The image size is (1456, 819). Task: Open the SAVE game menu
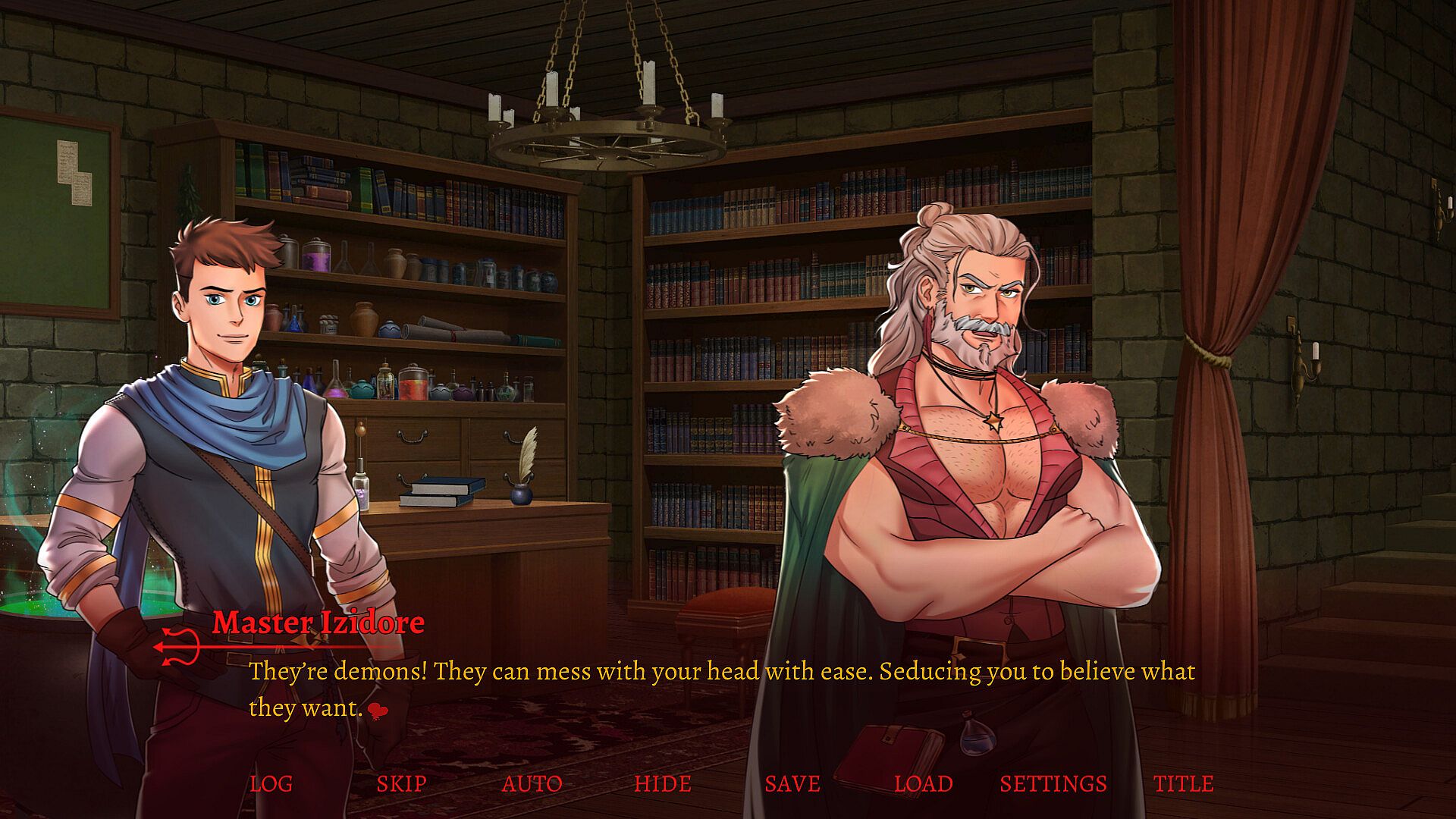pos(792,783)
